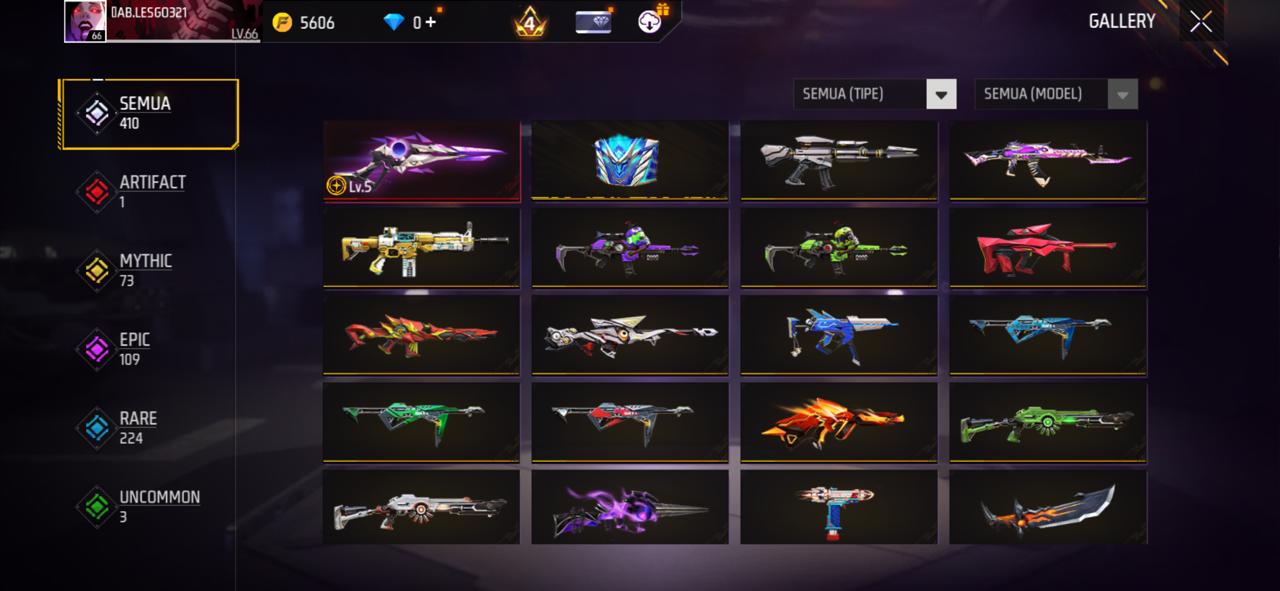Viewport: 1280px width, 591px height.
Task: Select the Lv.5 purple weapon skin
Action: coord(421,160)
